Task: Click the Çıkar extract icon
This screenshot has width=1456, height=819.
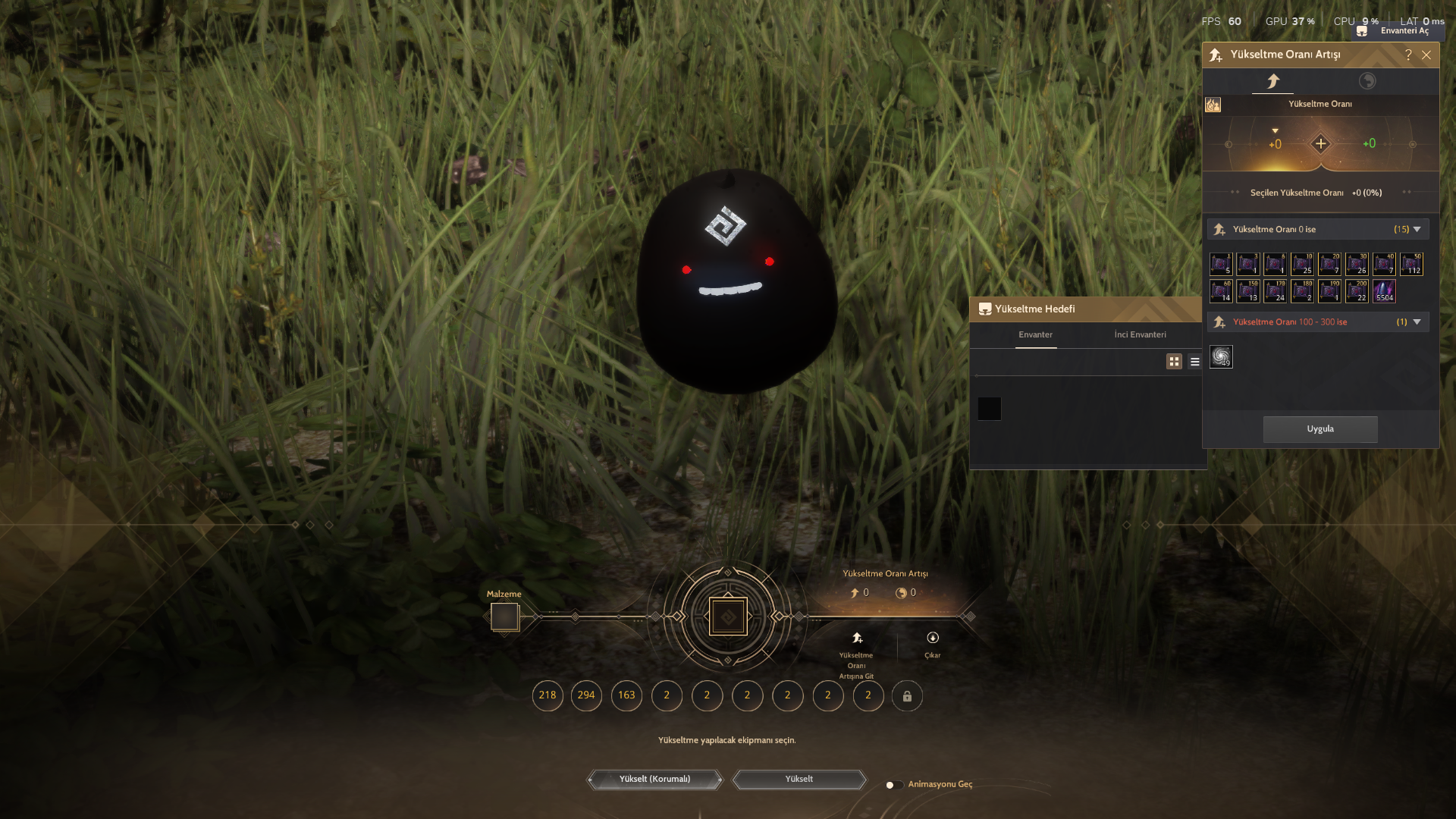Action: tap(932, 638)
